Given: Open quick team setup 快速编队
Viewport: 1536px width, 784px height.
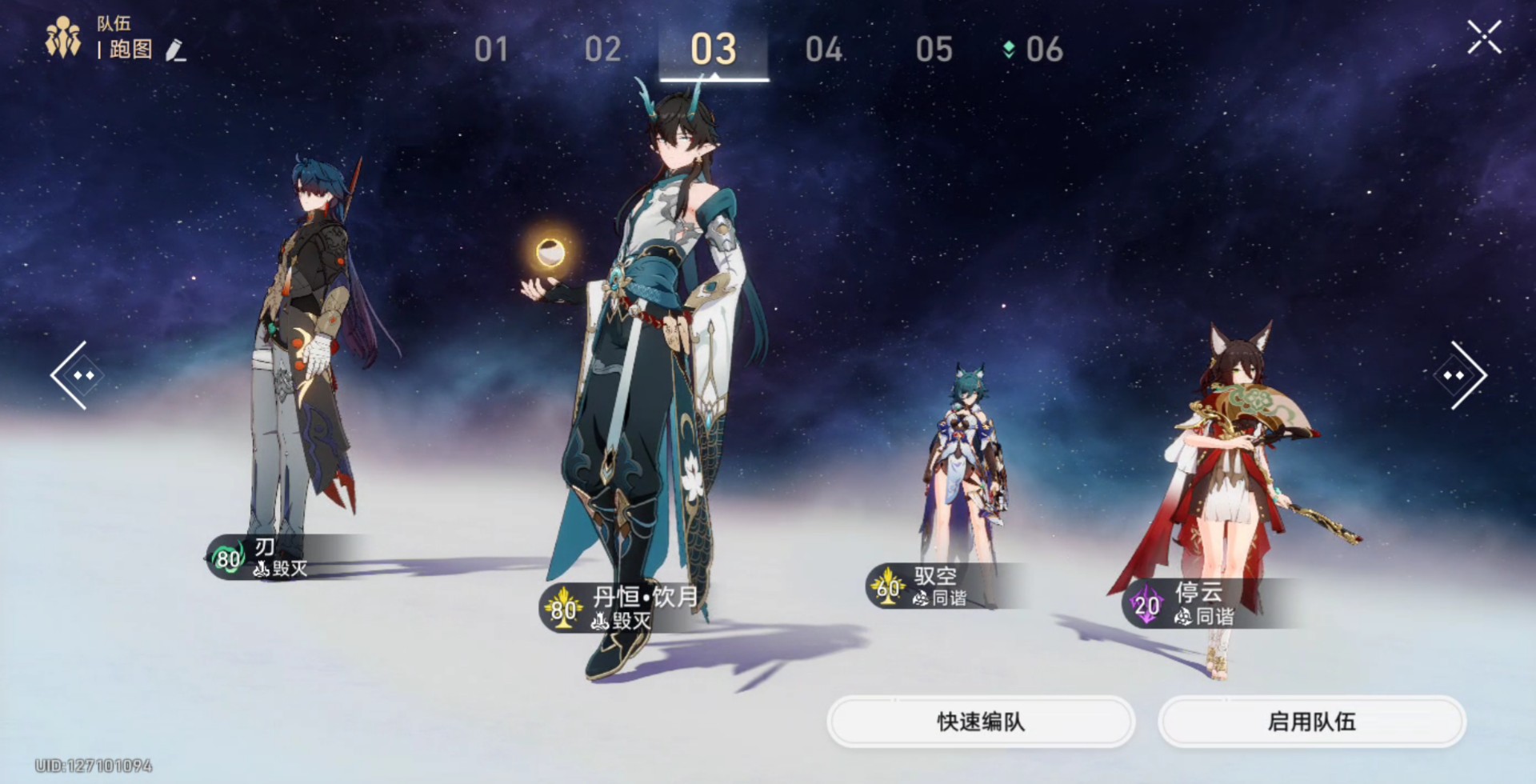Looking at the screenshot, I should pyautogui.click(x=981, y=722).
